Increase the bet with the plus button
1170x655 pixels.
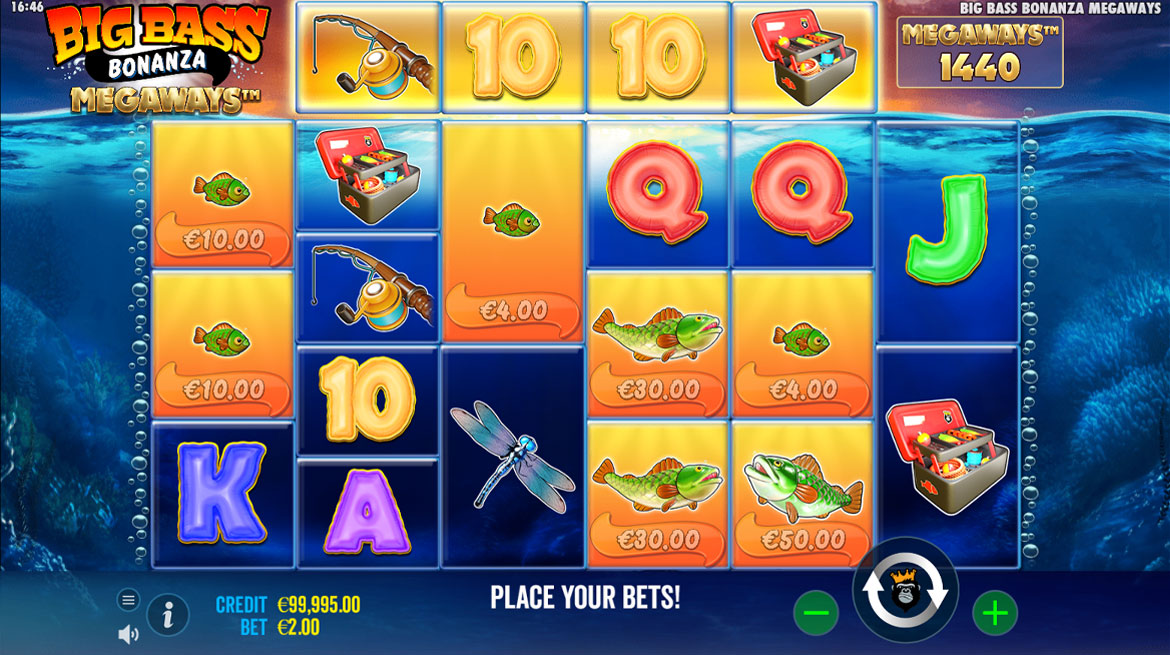coord(995,613)
